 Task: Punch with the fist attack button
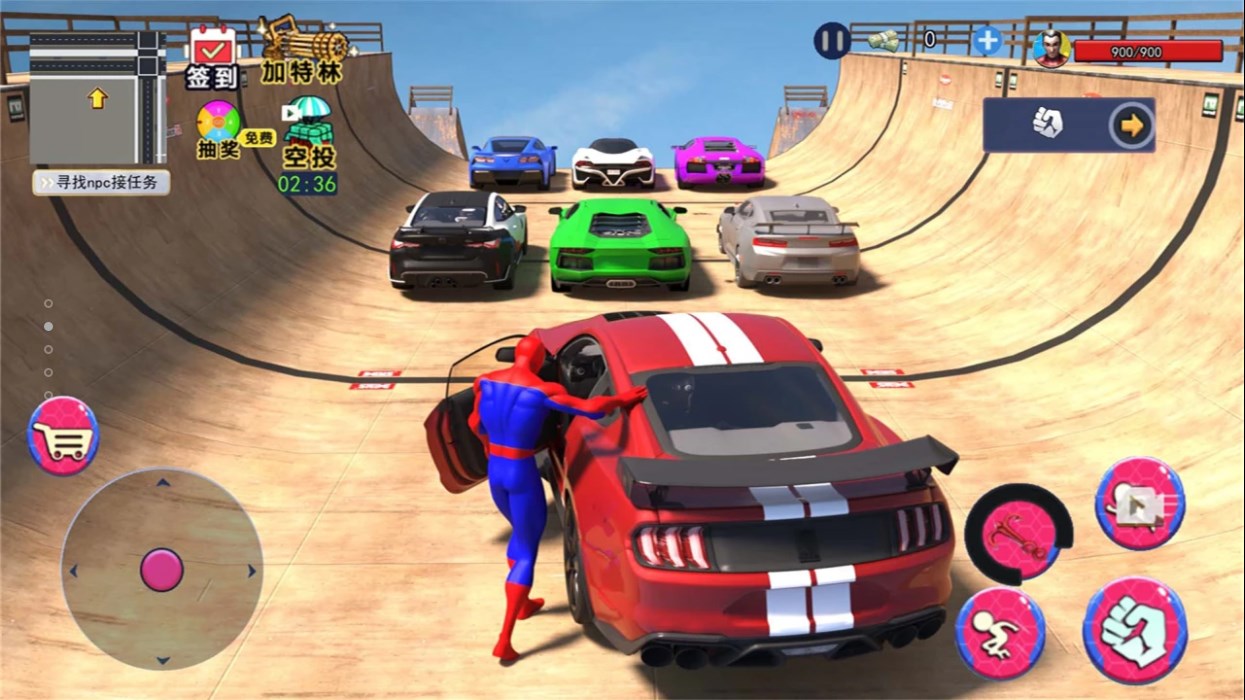tap(1135, 630)
